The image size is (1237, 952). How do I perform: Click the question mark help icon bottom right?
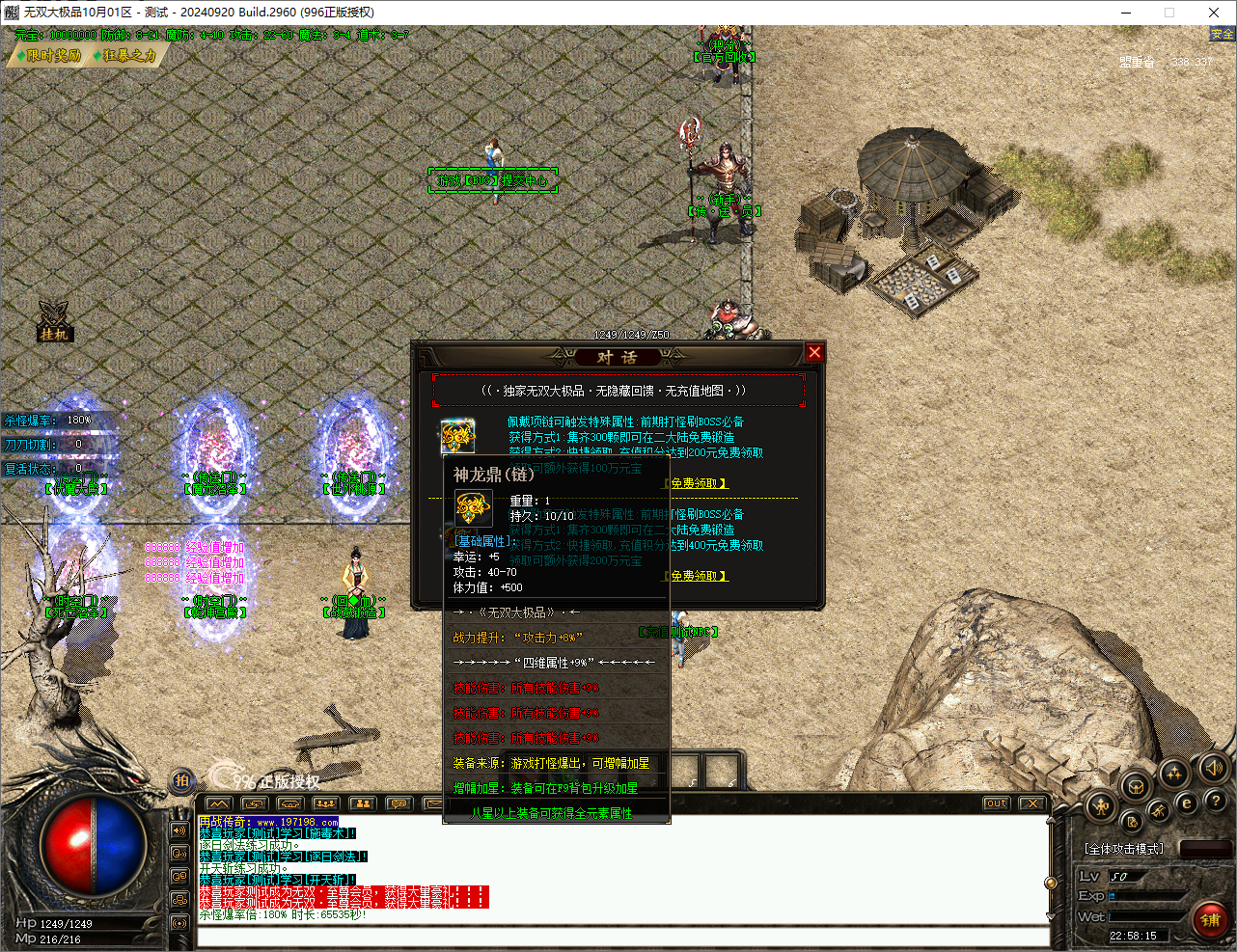[1216, 802]
